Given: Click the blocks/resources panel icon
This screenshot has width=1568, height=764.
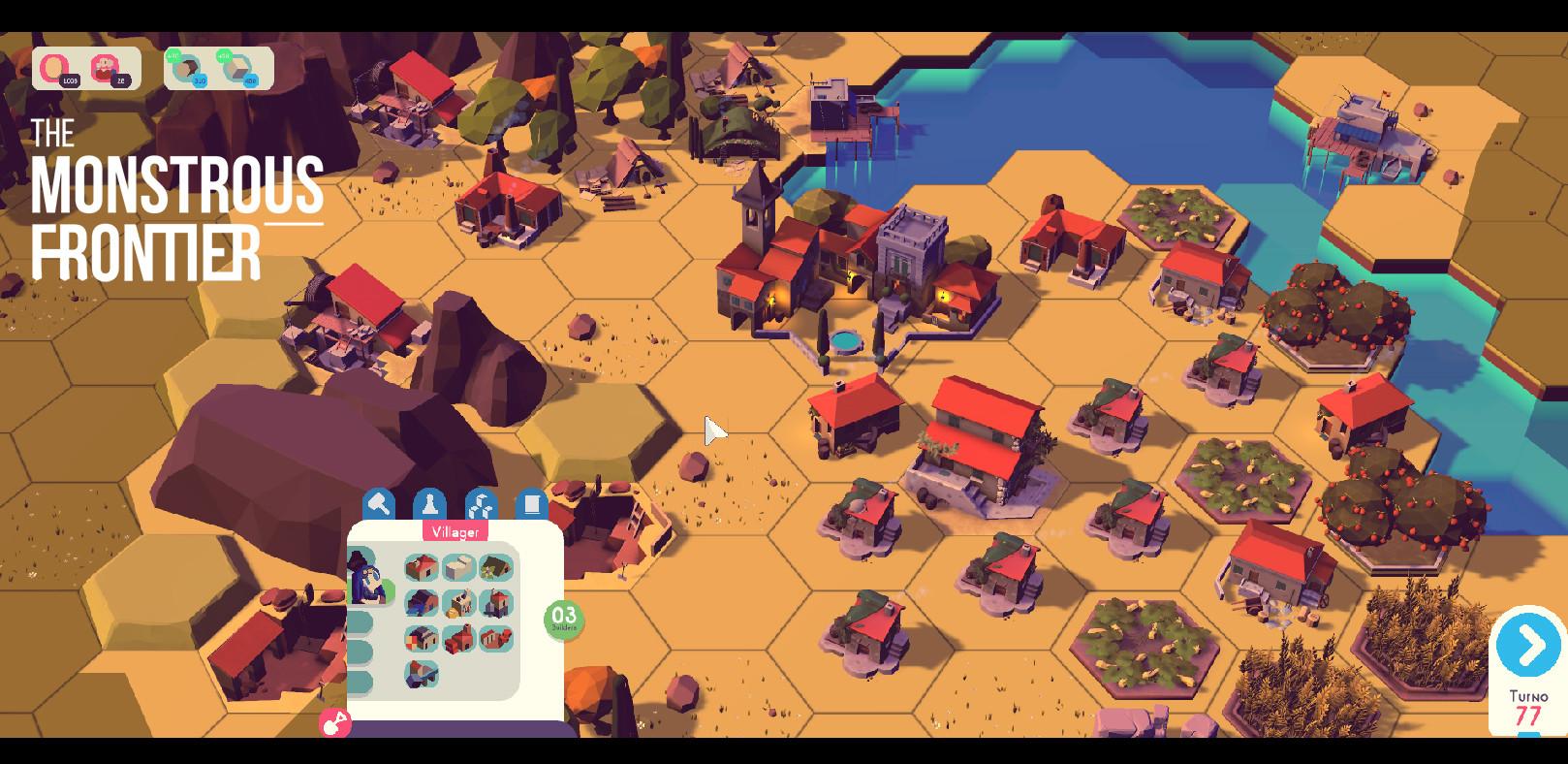Looking at the screenshot, I should (x=479, y=504).
